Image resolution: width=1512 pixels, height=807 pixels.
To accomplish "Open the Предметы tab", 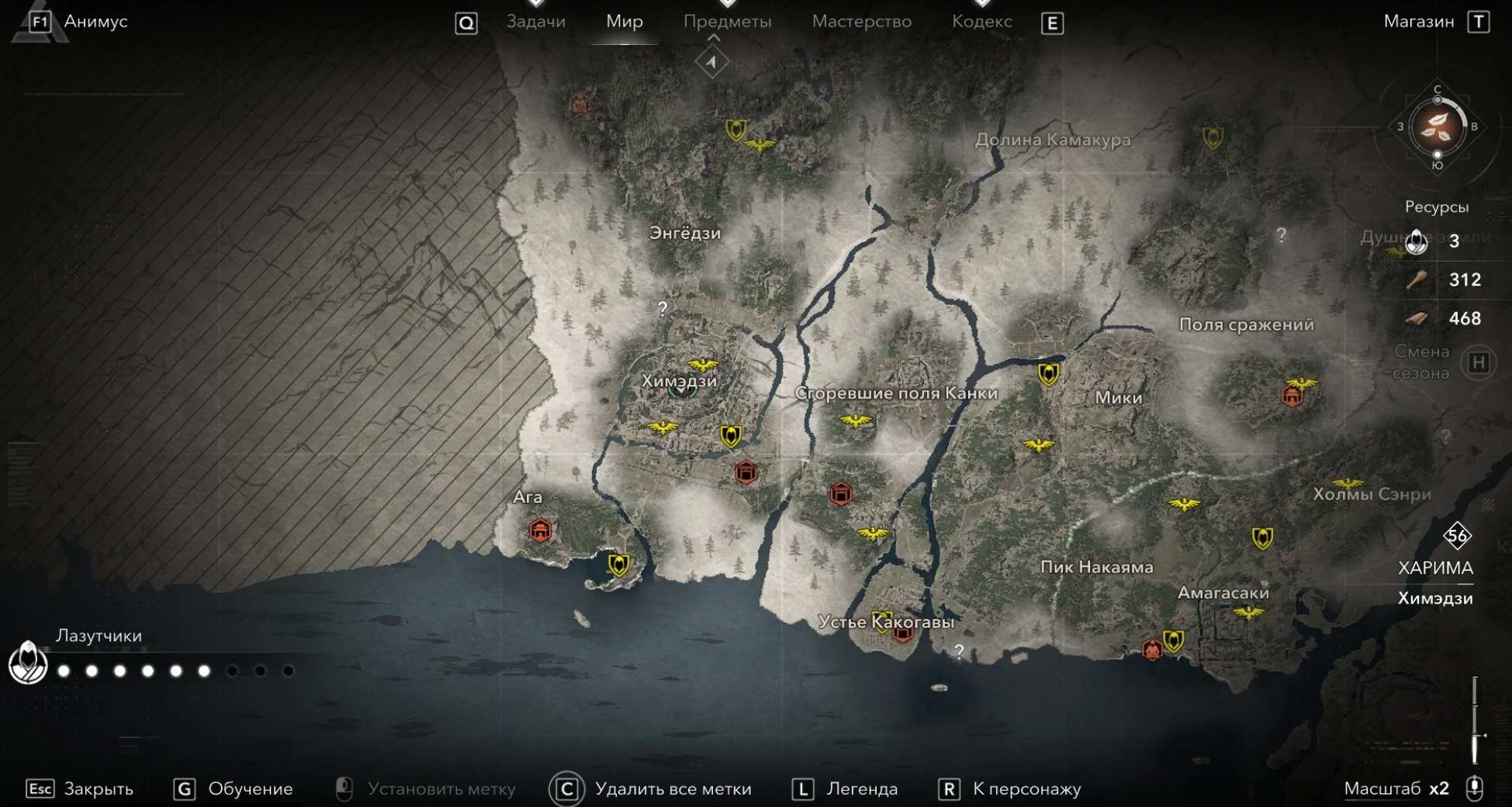I will (727, 22).
